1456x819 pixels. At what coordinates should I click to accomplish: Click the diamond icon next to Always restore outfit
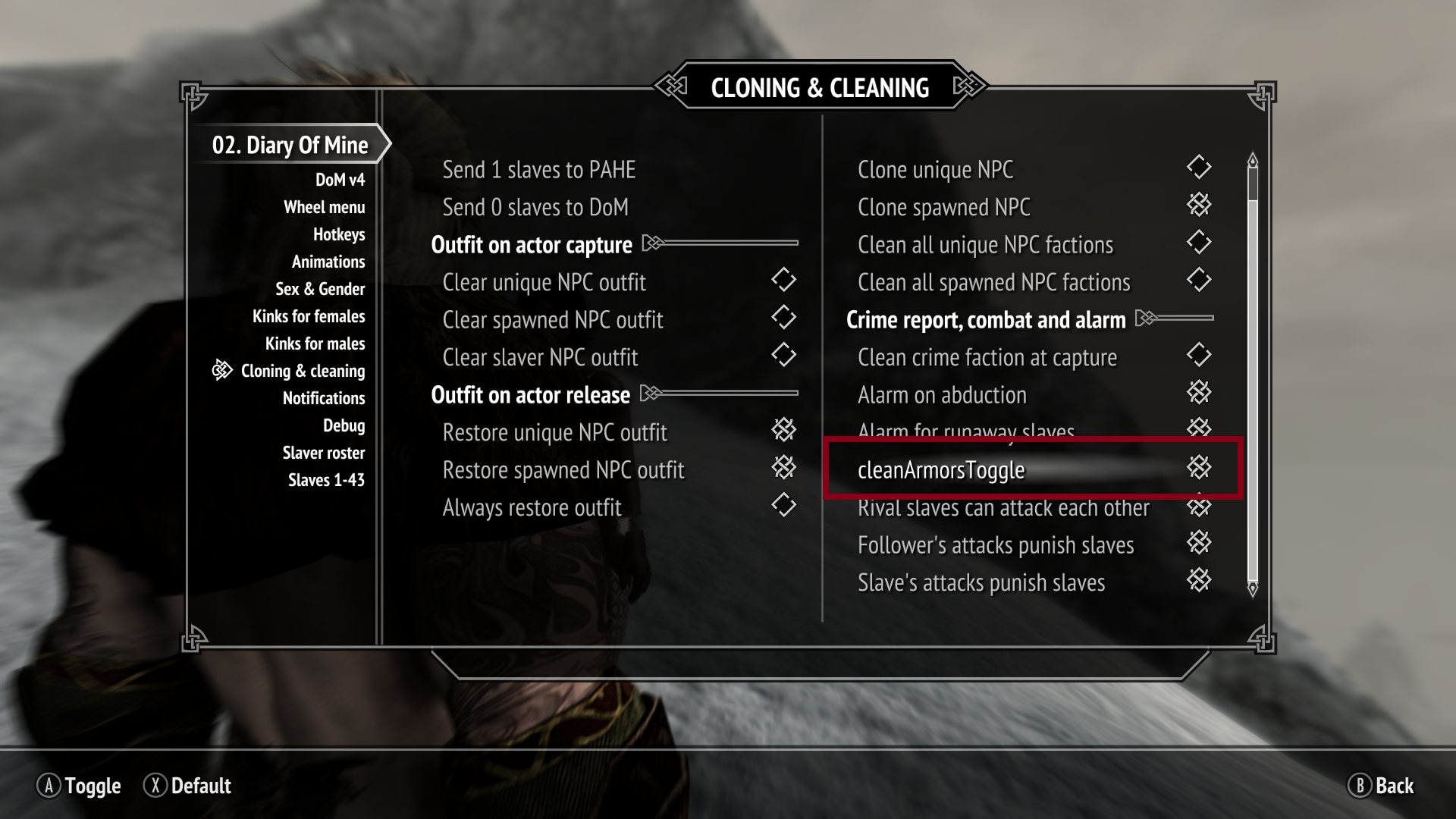[x=785, y=506]
